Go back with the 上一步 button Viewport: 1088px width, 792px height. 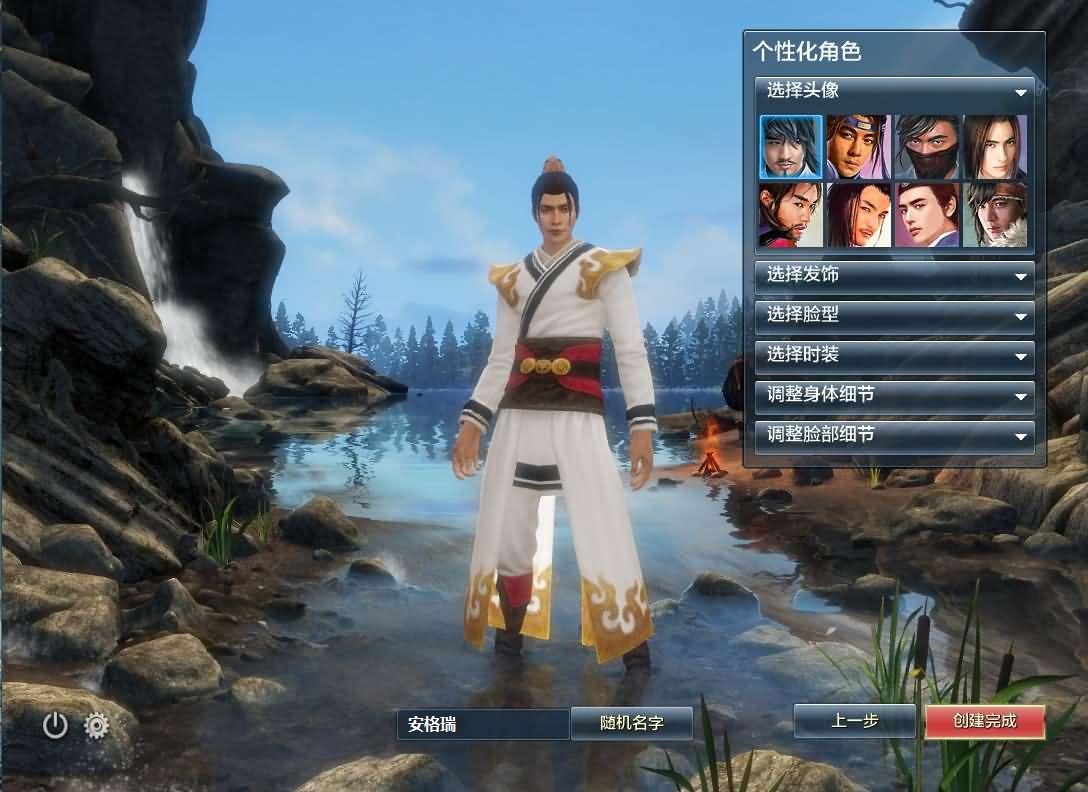click(x=854, y=721)
